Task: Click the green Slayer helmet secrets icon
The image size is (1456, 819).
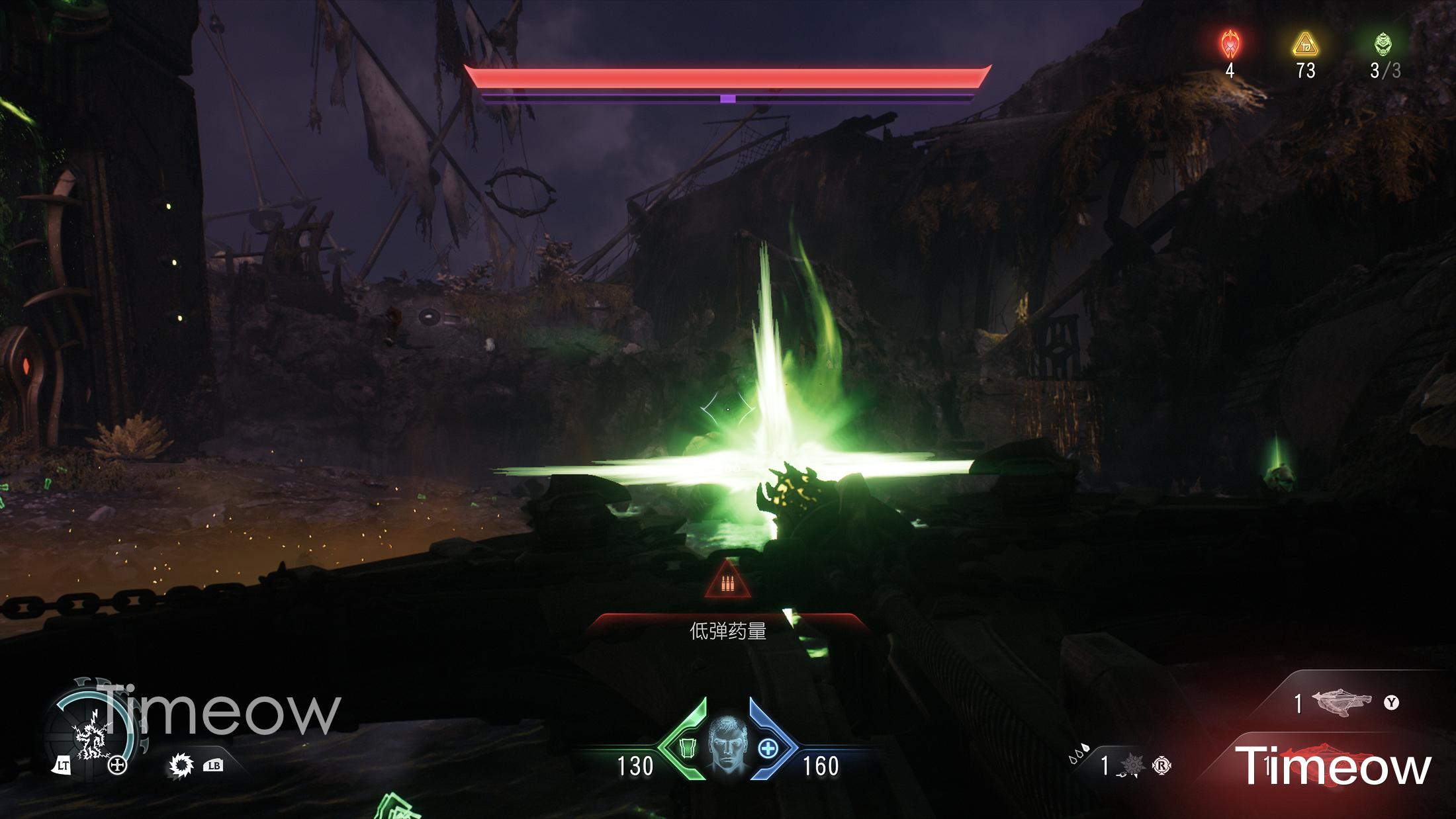Action: click(1383, 45)
